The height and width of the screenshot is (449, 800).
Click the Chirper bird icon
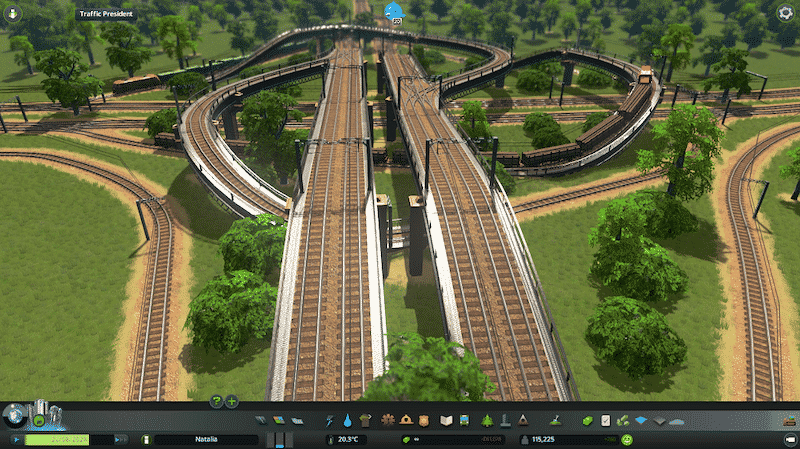(x=391, y=12)
